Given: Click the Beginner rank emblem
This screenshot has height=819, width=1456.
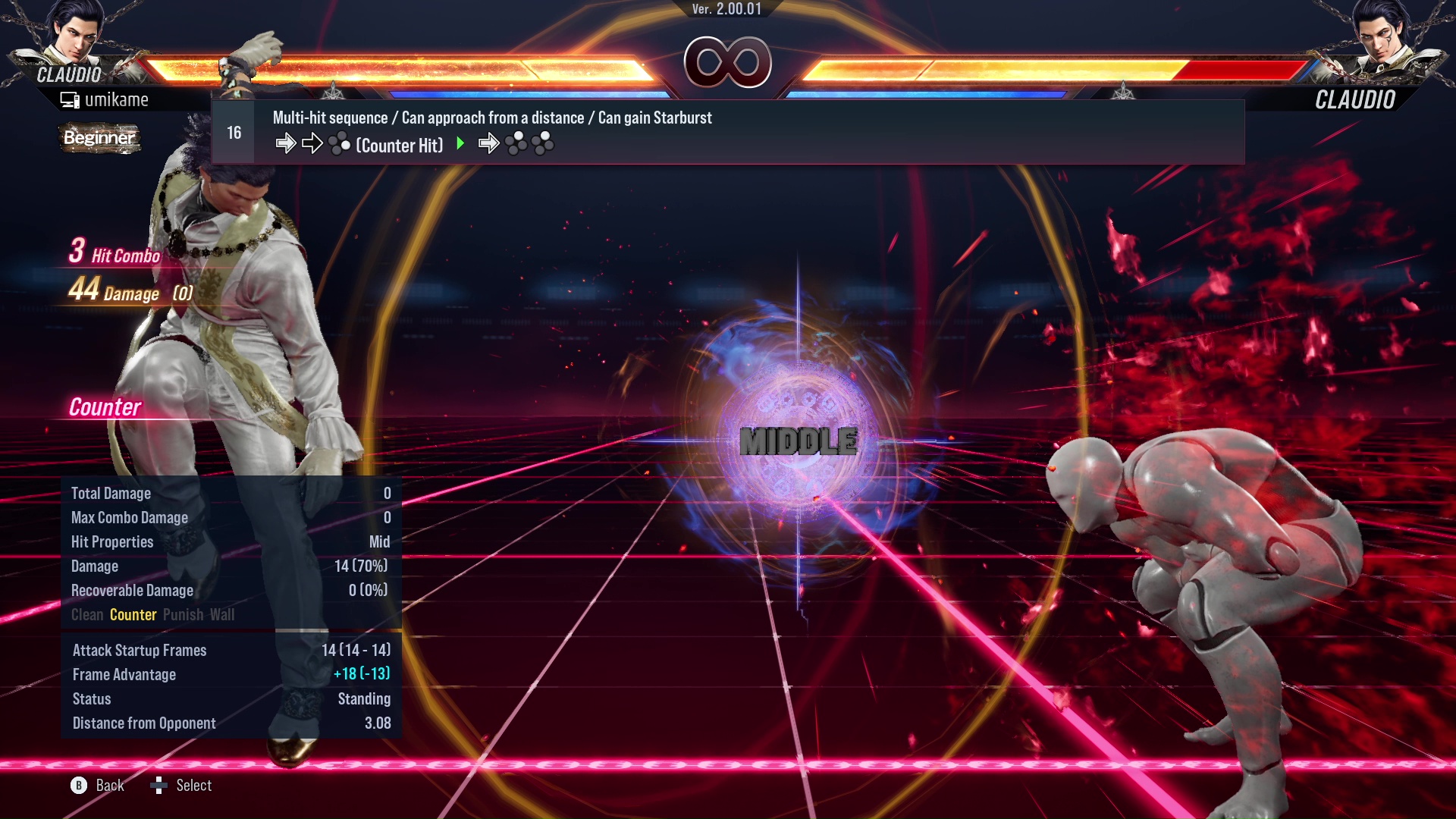Looking at the screenshot, I should [99, 138].
